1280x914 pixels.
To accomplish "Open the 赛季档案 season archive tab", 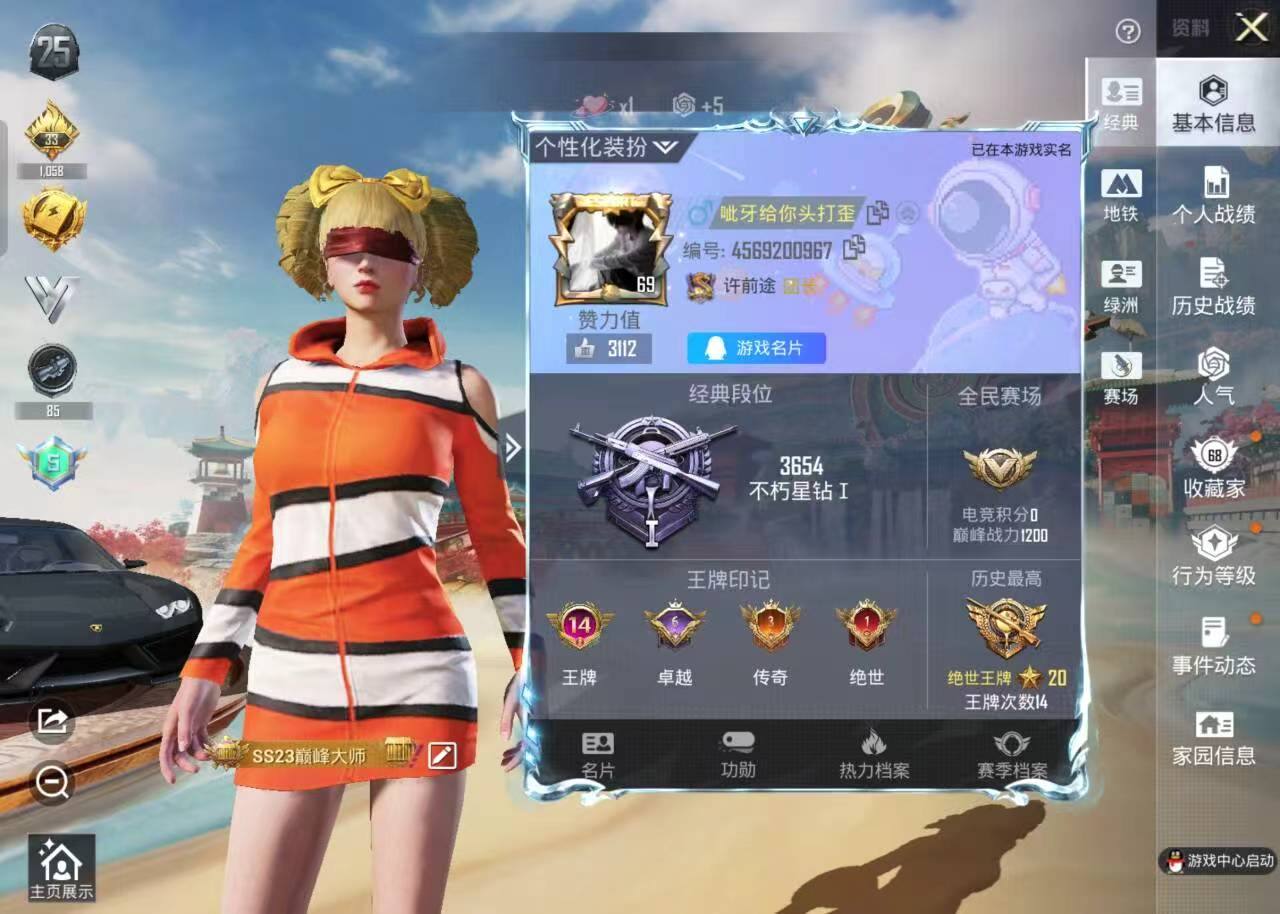I will [x=1011, y=755].
